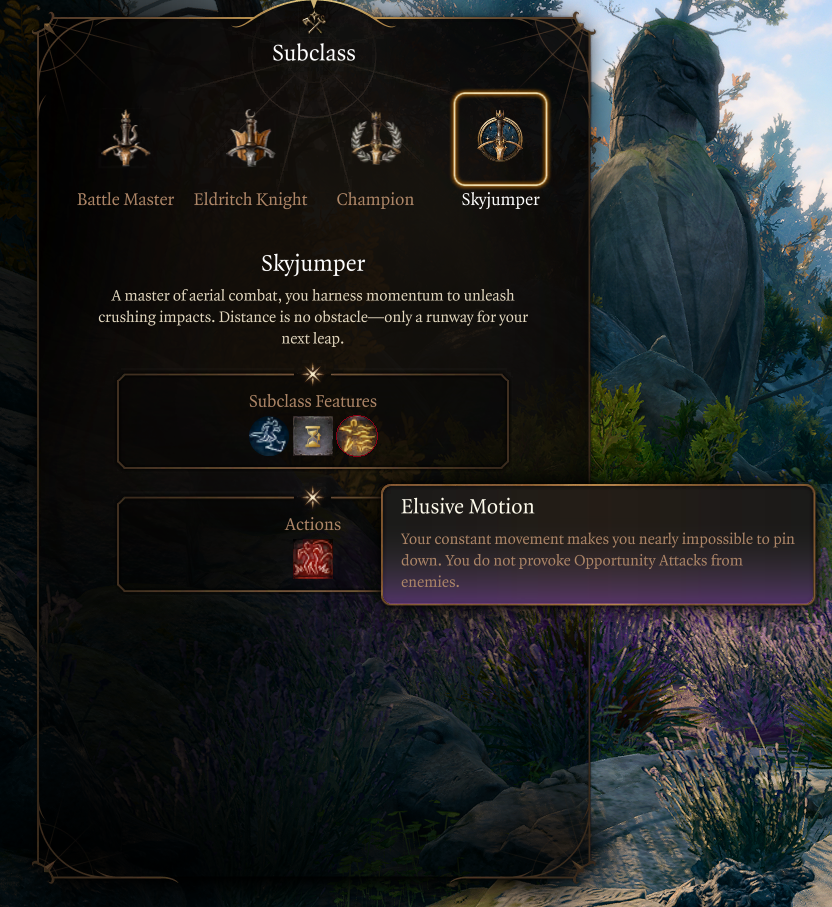Inspect the red action icon under Actions
Image resolution: width=832 pixels, height=907 pixels.
pos(313,559)
